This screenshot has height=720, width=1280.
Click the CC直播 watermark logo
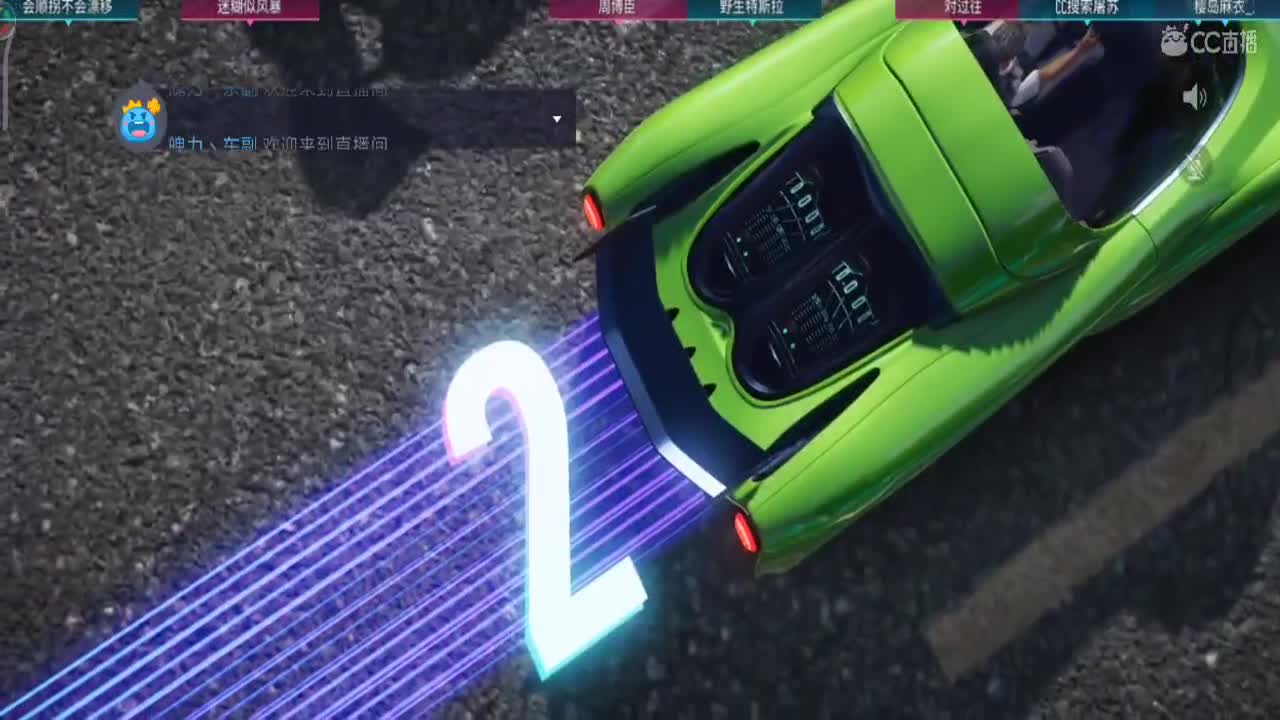pos(1210,40)
